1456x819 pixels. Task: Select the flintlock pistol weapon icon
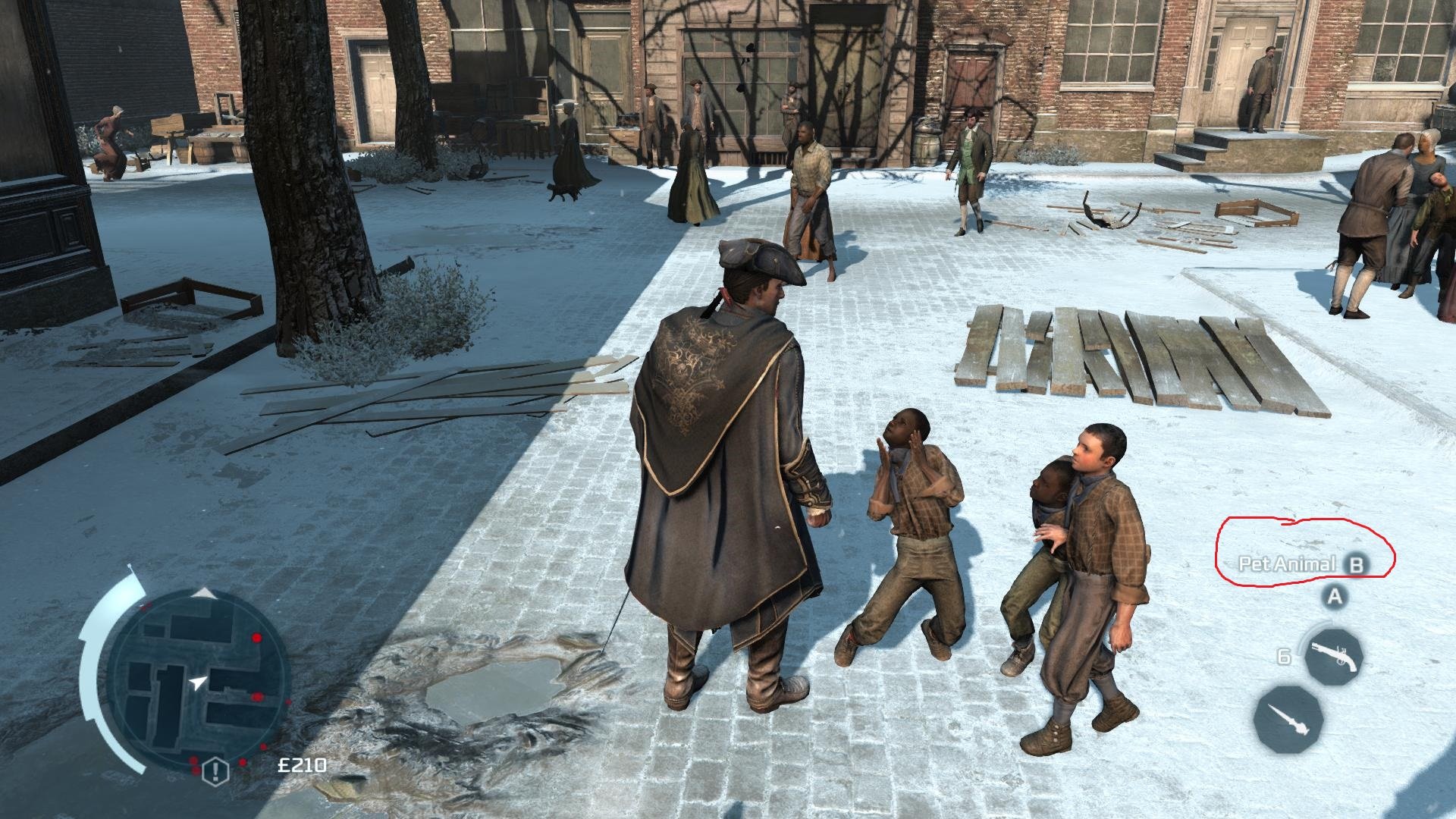(x=1333, y=657)
